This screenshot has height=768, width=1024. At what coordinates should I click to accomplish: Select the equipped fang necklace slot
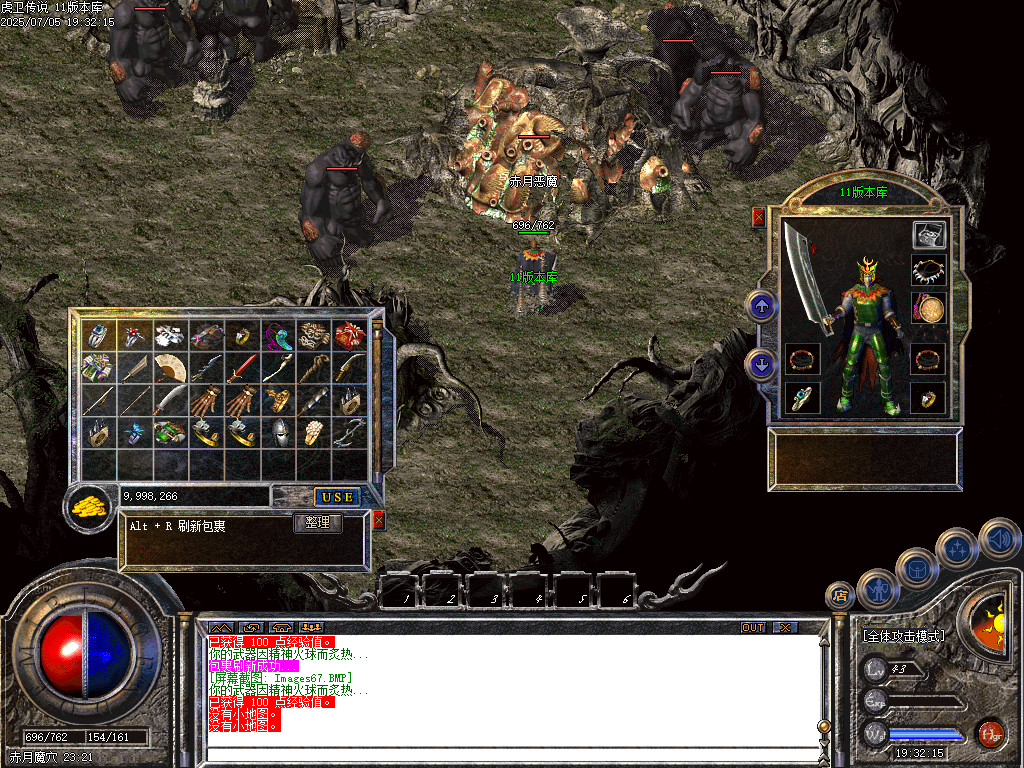point(929,270)
